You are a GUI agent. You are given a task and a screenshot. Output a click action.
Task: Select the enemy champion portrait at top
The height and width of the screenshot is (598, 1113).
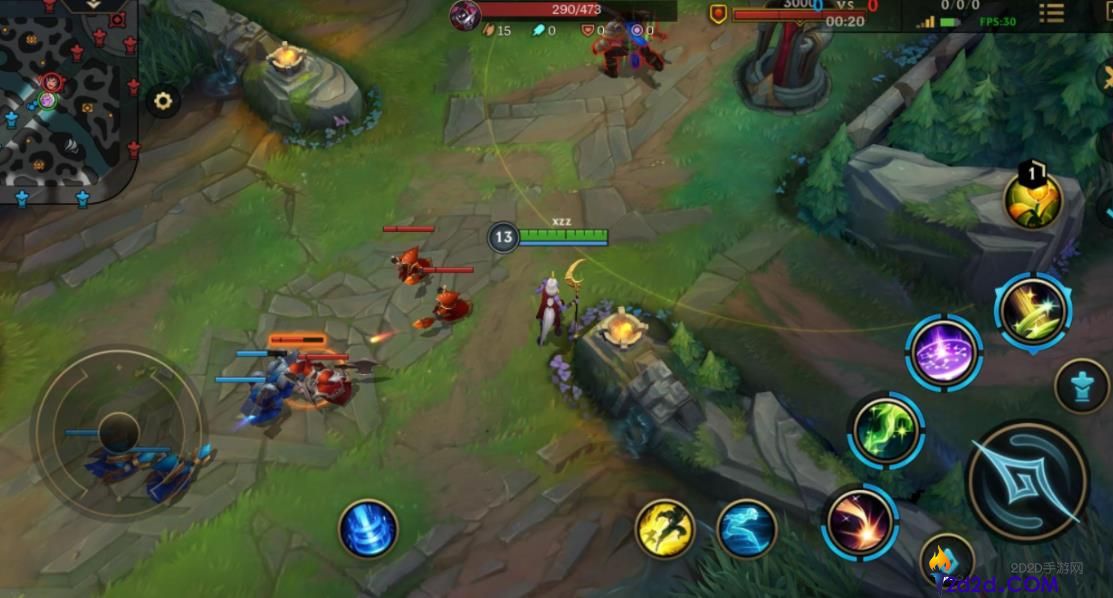[465, 15]
